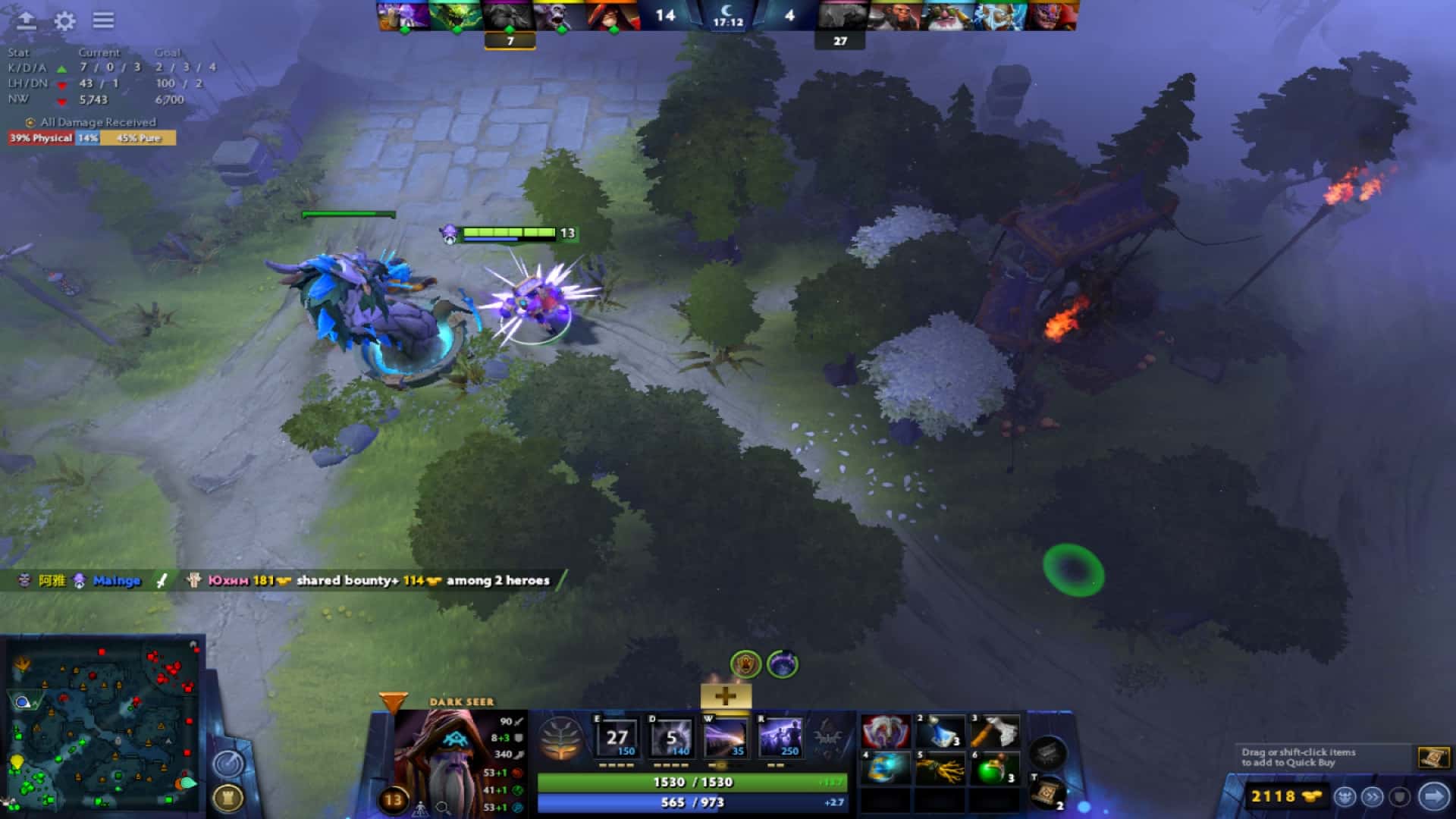Viewport: 1456px width, 819px height.
Task: Click the Town Portal Scroll slot
Action: click(1049, 794)
